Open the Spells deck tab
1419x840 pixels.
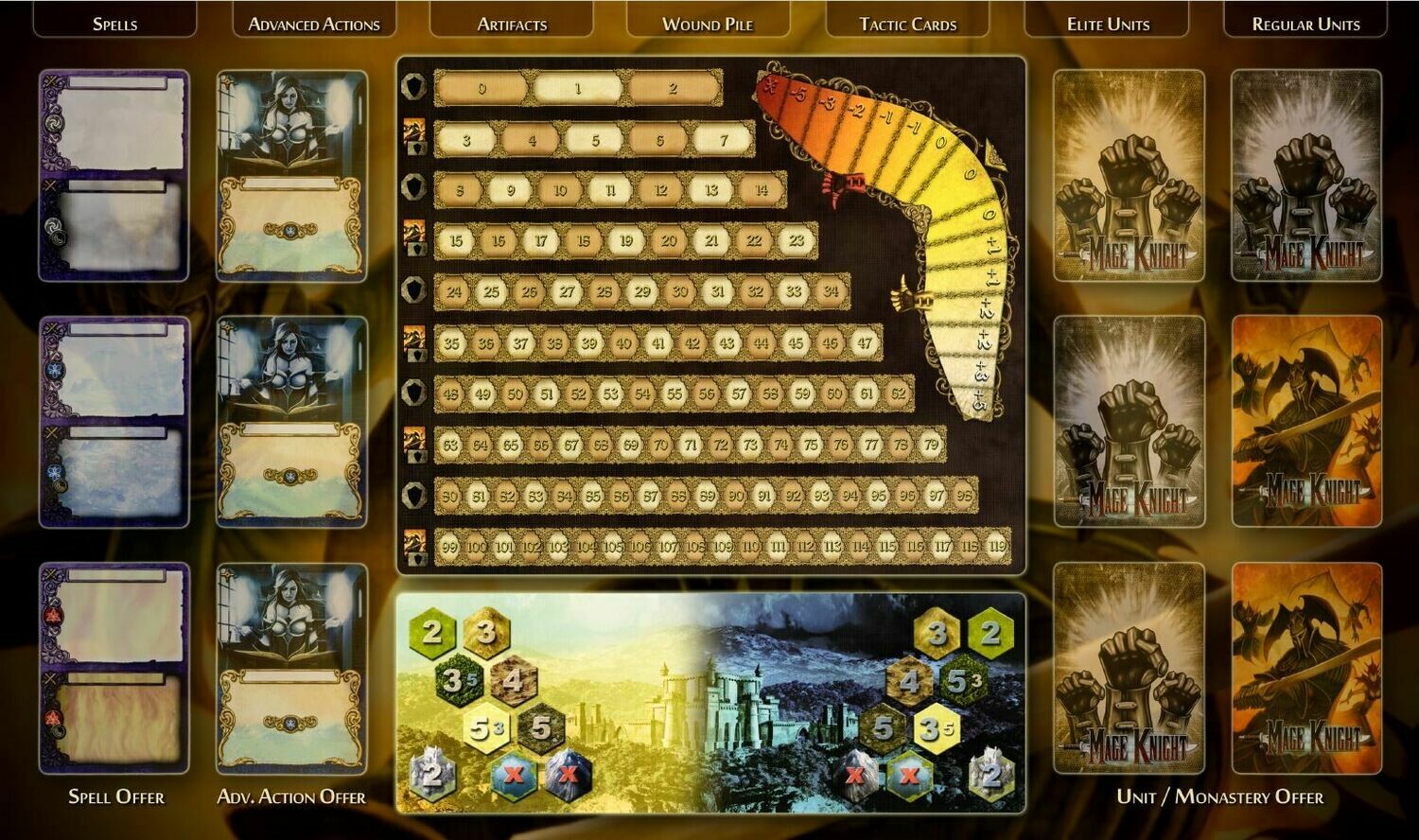114,24
